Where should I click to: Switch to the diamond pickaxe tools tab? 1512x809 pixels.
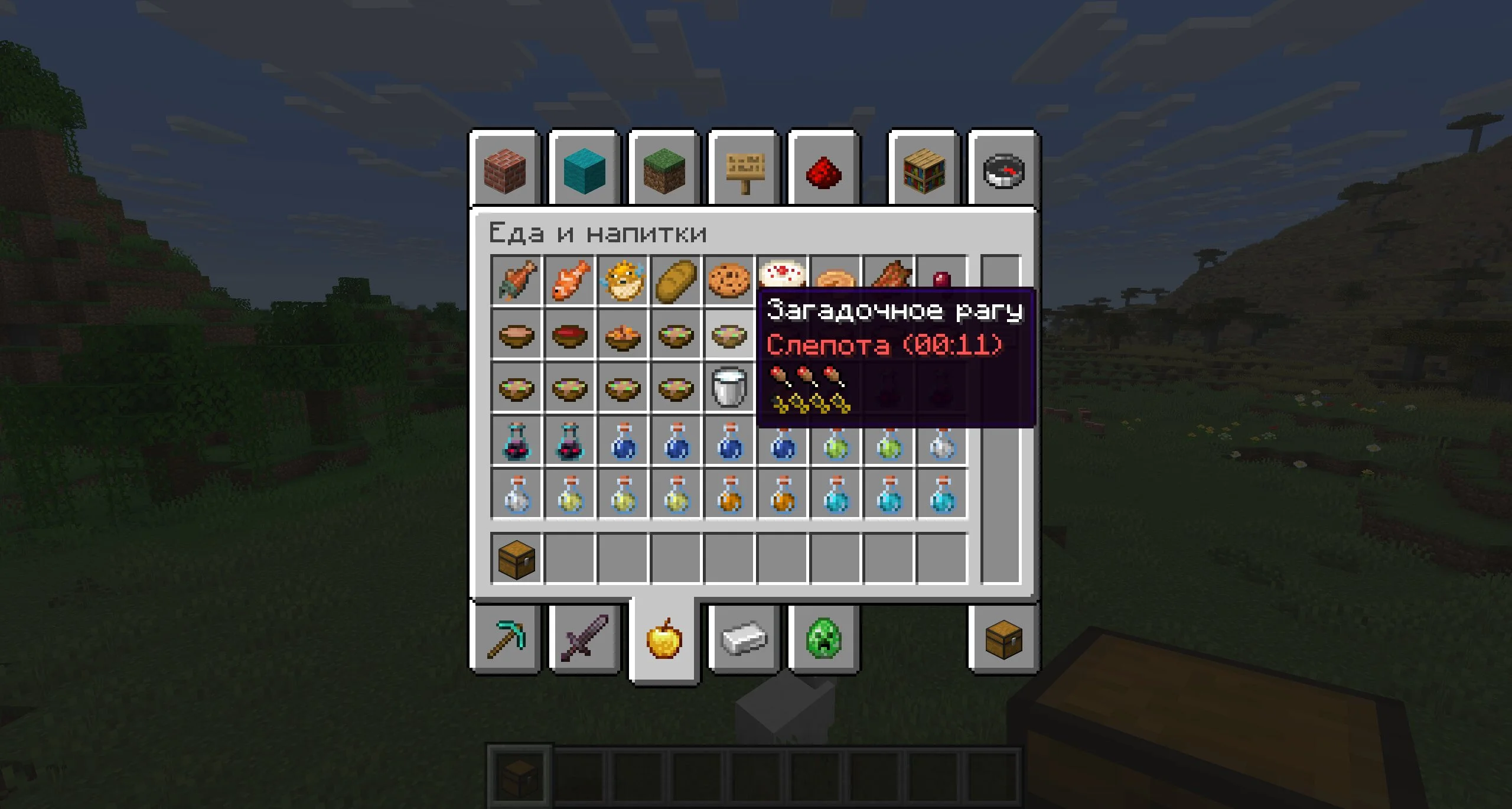click(506, 639)
